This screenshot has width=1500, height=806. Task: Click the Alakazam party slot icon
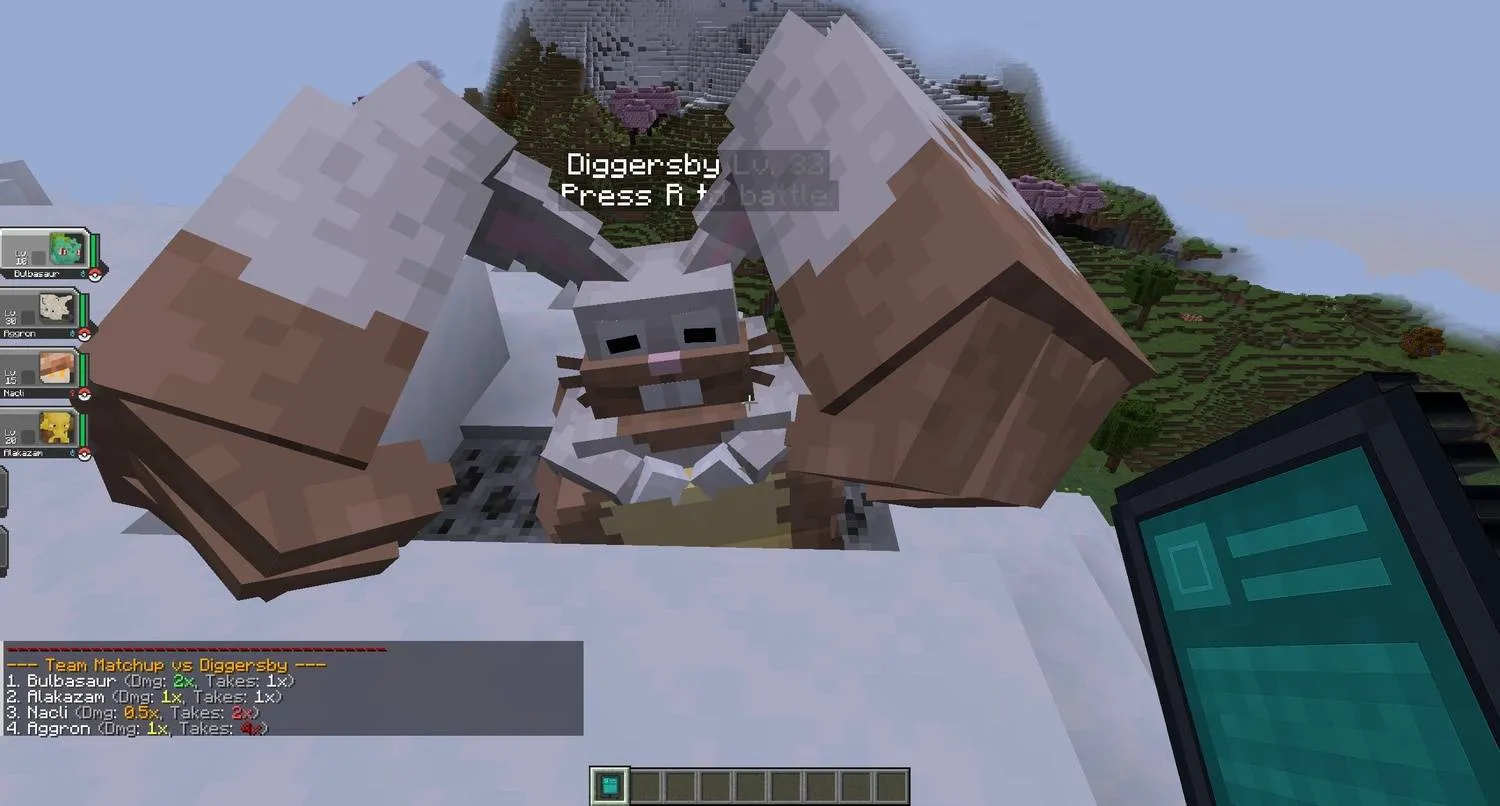click(x=55, y=428)
